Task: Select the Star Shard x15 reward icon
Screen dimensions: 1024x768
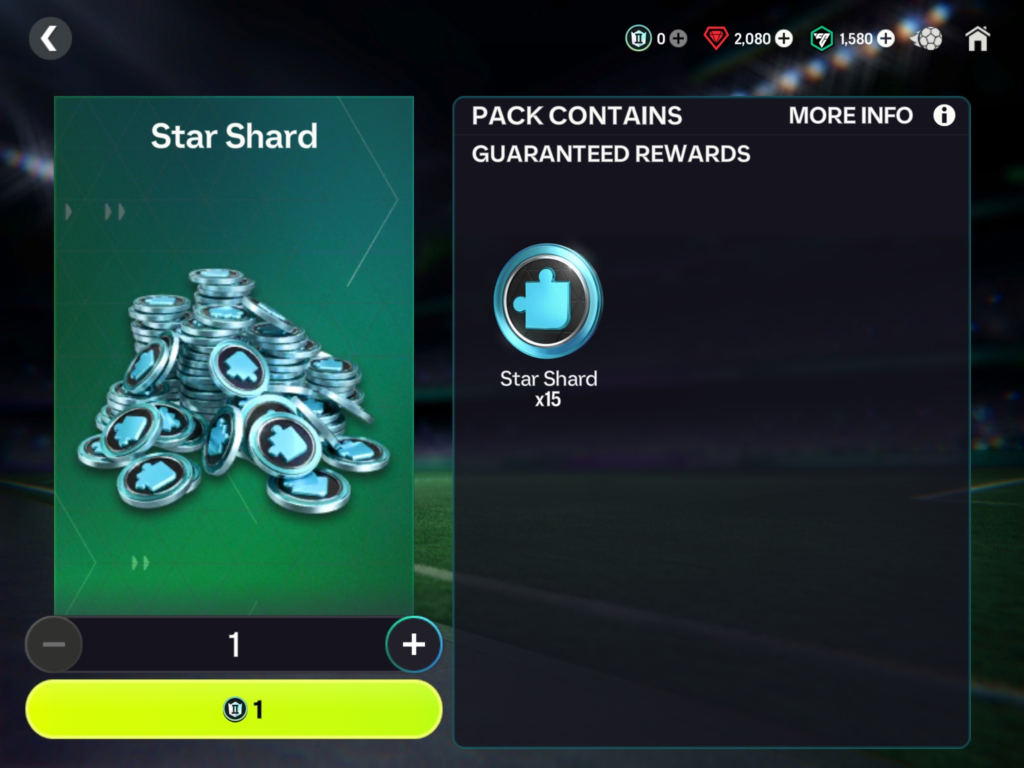Action: click(x=548, y=301)
